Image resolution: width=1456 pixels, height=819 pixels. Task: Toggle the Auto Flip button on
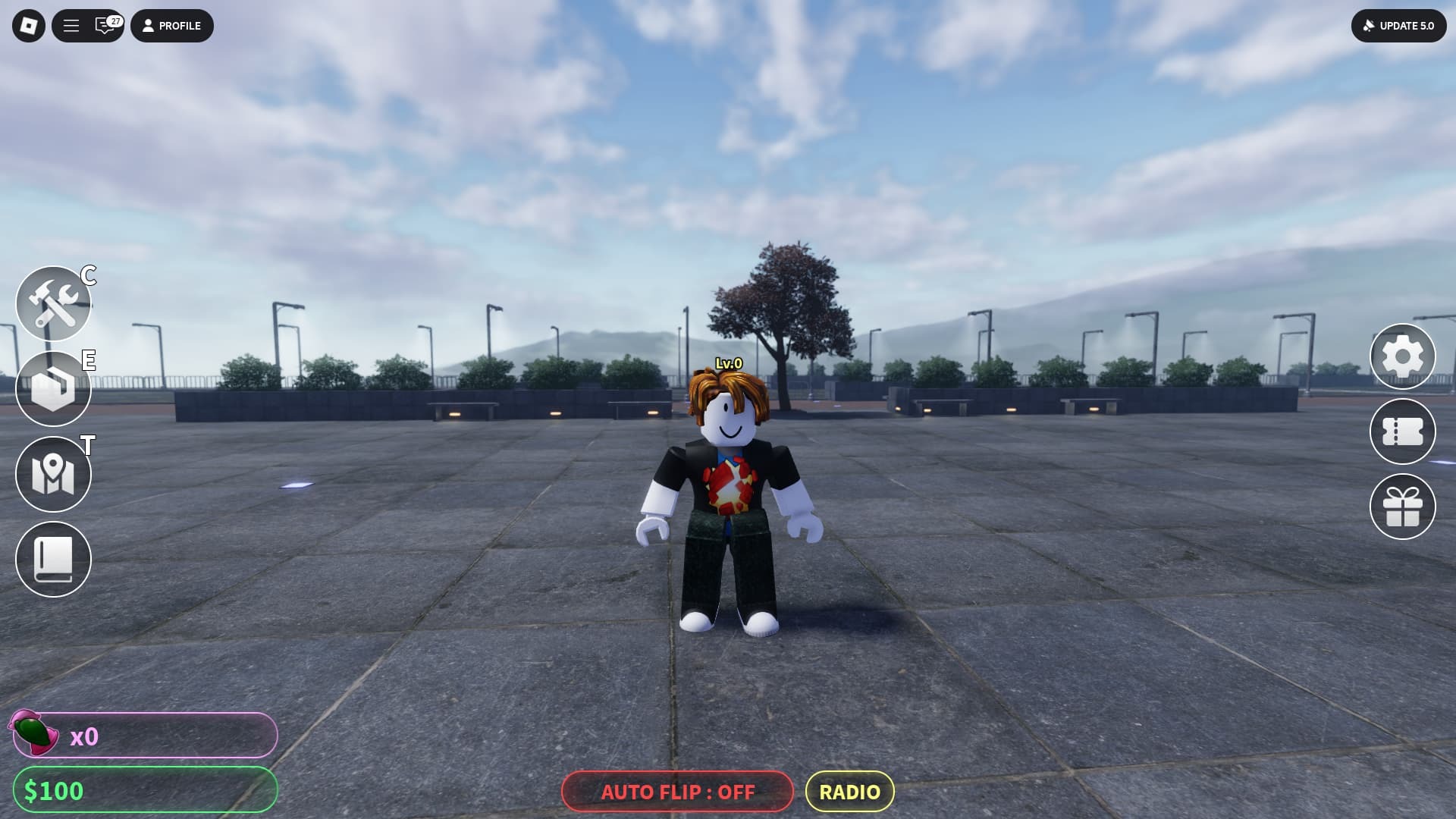coord(677,792)
